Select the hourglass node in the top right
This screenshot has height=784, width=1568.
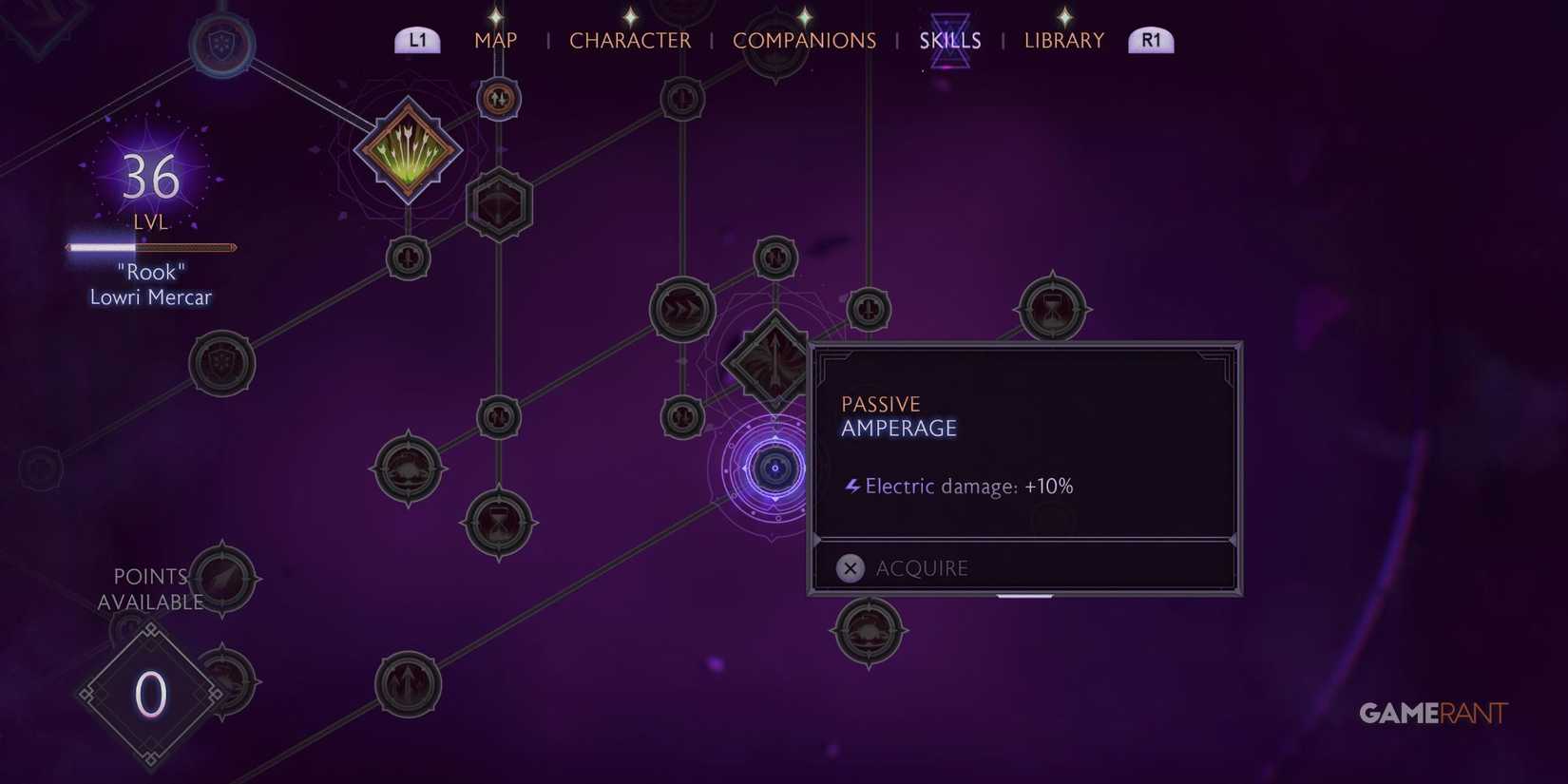[x=1055, y=306]
